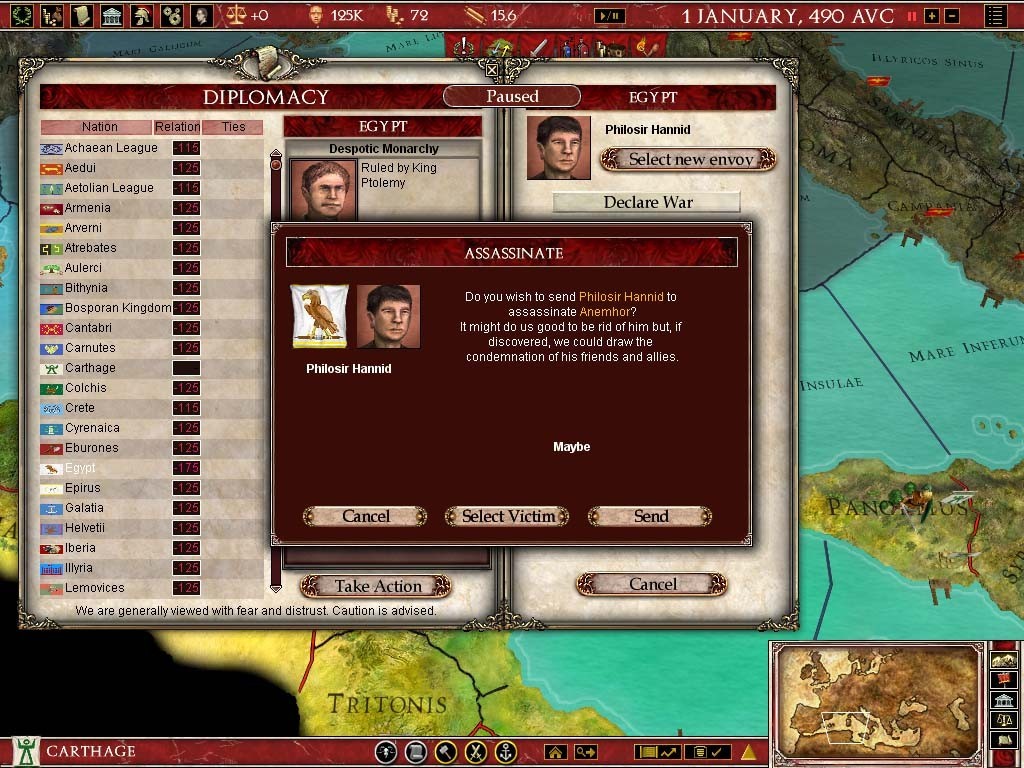Select Armenia from the nation list
The image size is (1024, 768).
point(88,208)
